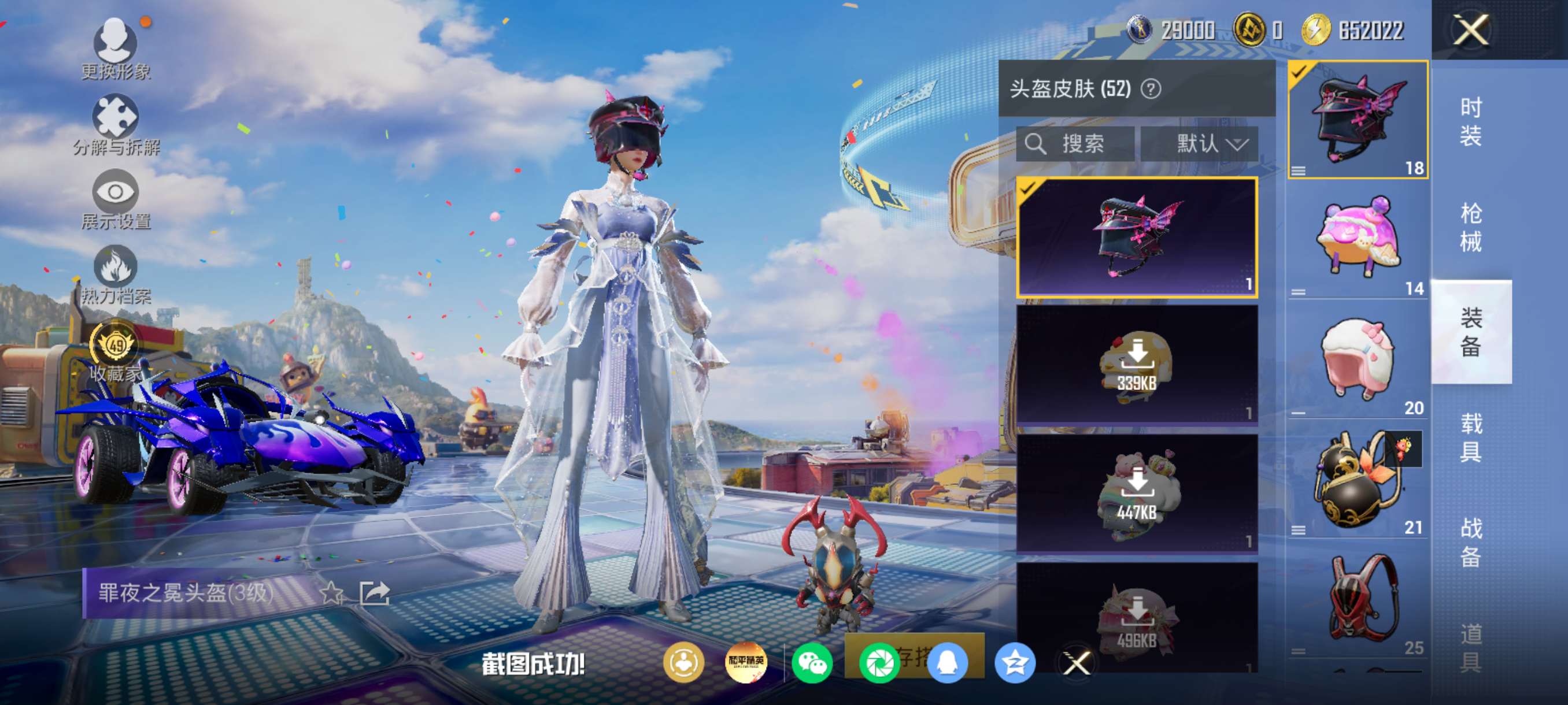Viewport: 1568px width, 705px height.
Task: Favorite the helmet with the star icon
Action: tap(332, 593)
